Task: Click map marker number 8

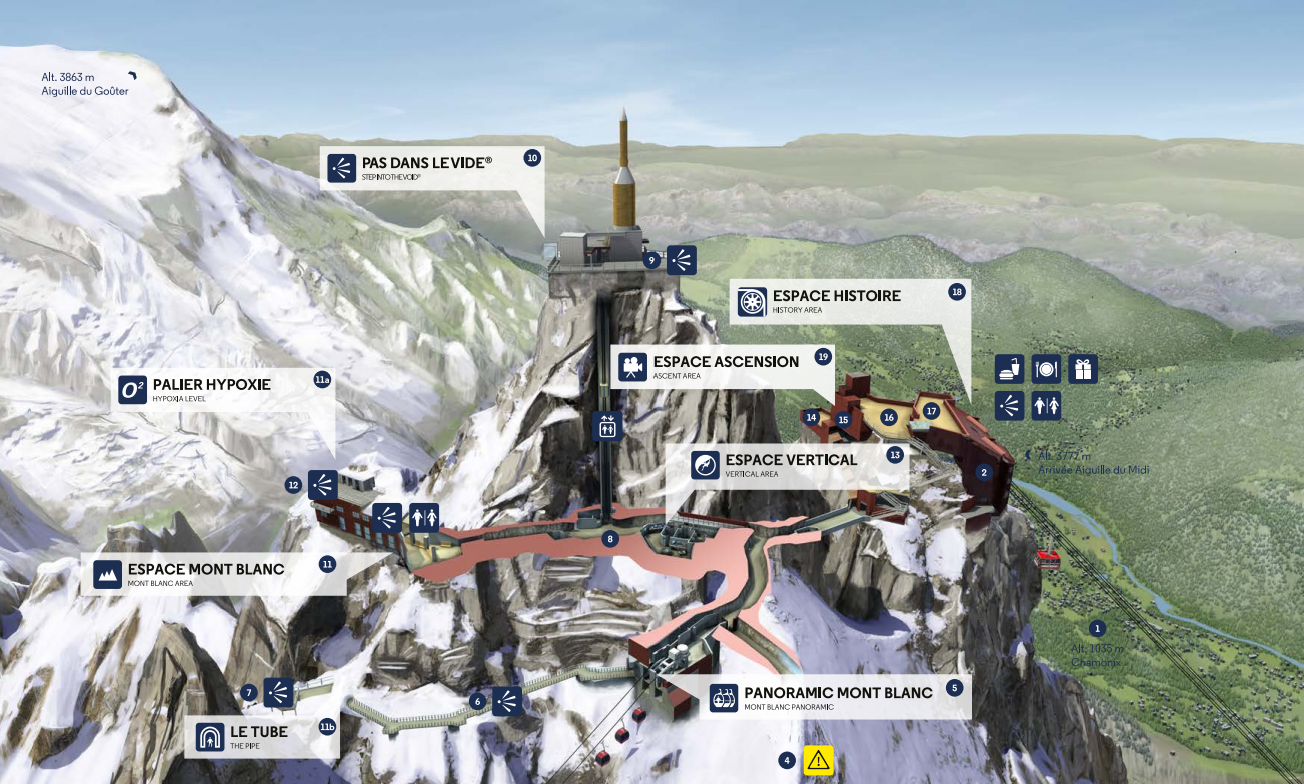Action: click(610, 539)
